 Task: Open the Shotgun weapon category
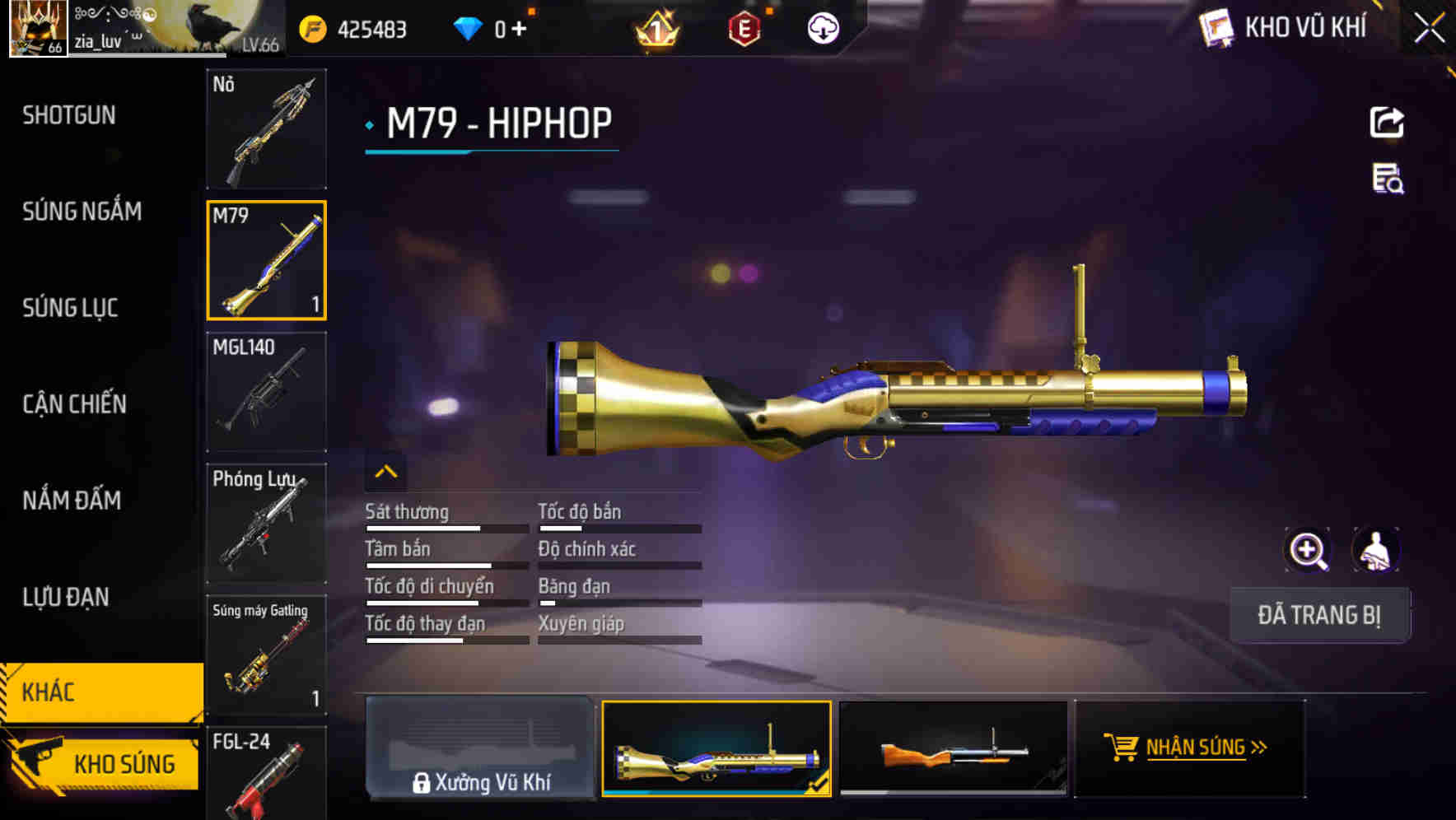click(x=69, y=115)
